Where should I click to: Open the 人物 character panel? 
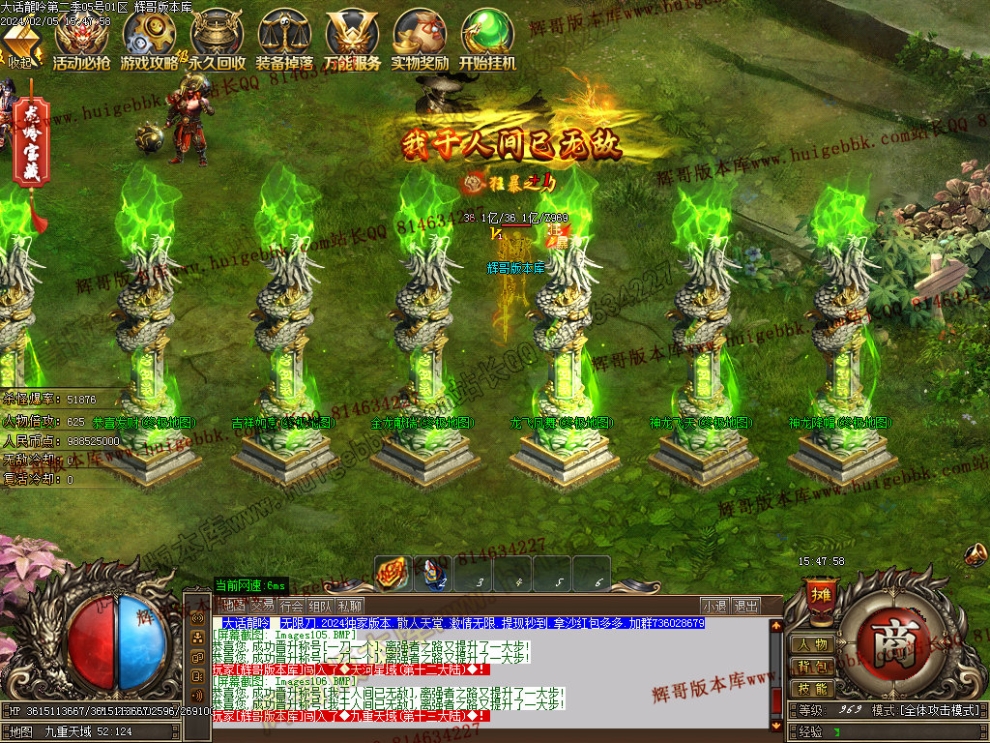click(x=812, y=645)
